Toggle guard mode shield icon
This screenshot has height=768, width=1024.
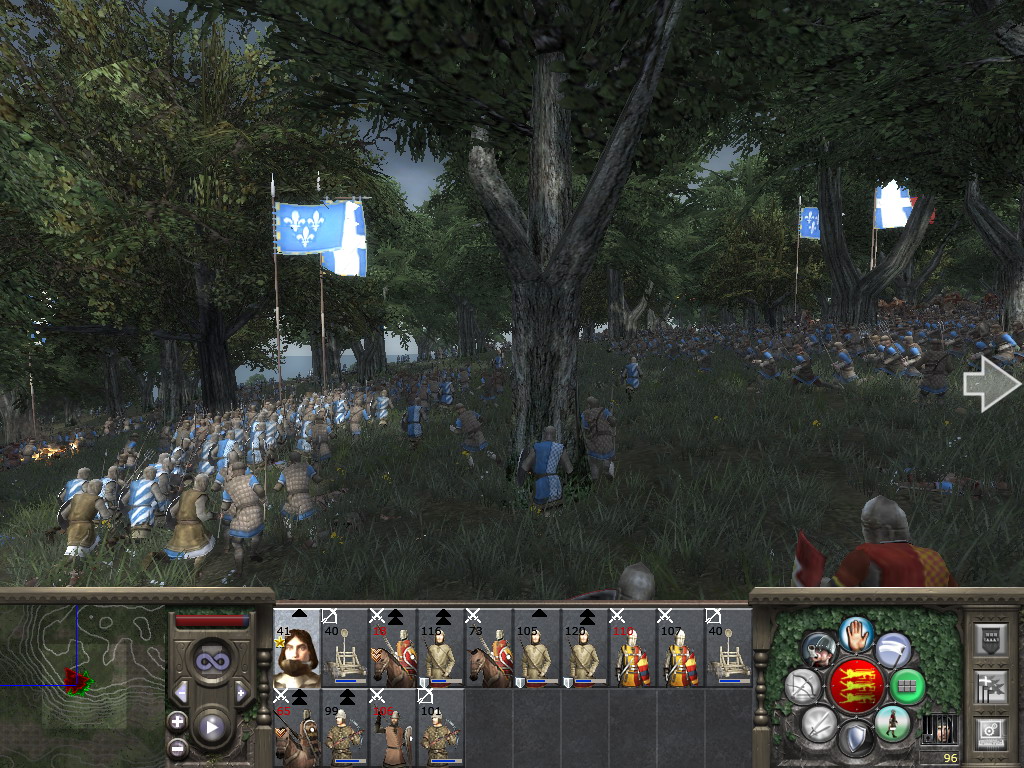point(854,740)
